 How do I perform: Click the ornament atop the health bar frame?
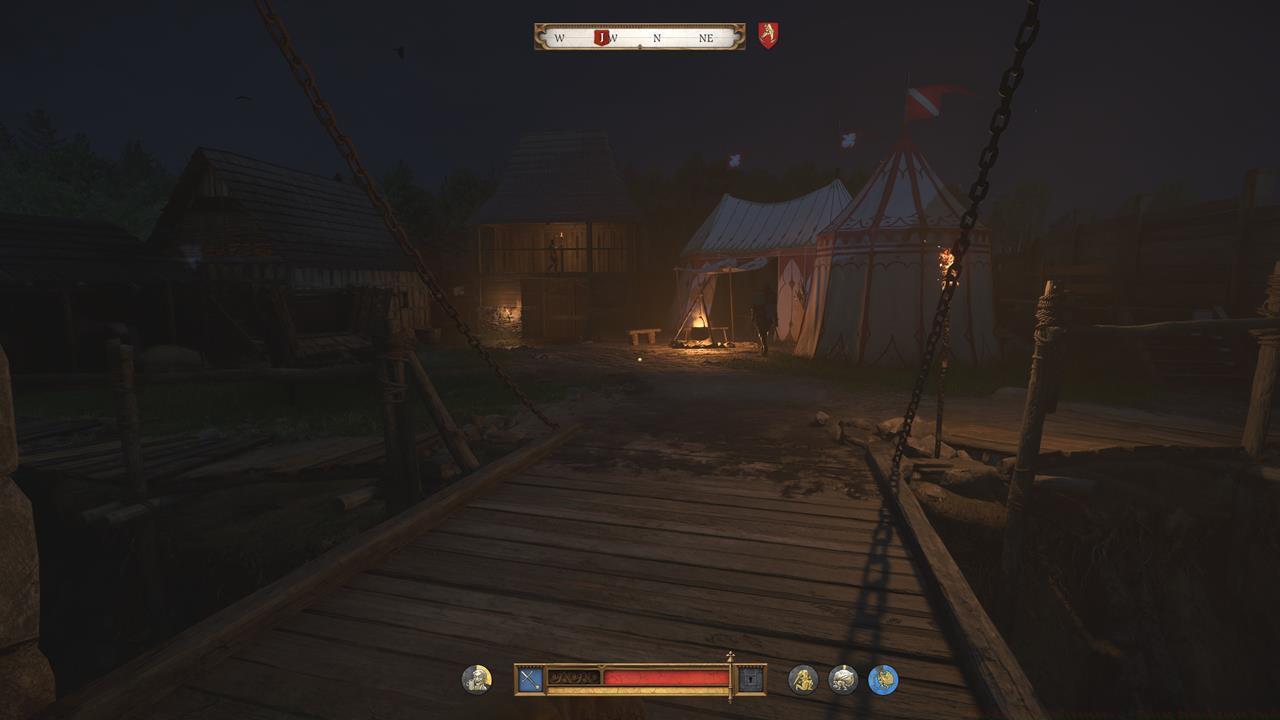pos(730,656)
